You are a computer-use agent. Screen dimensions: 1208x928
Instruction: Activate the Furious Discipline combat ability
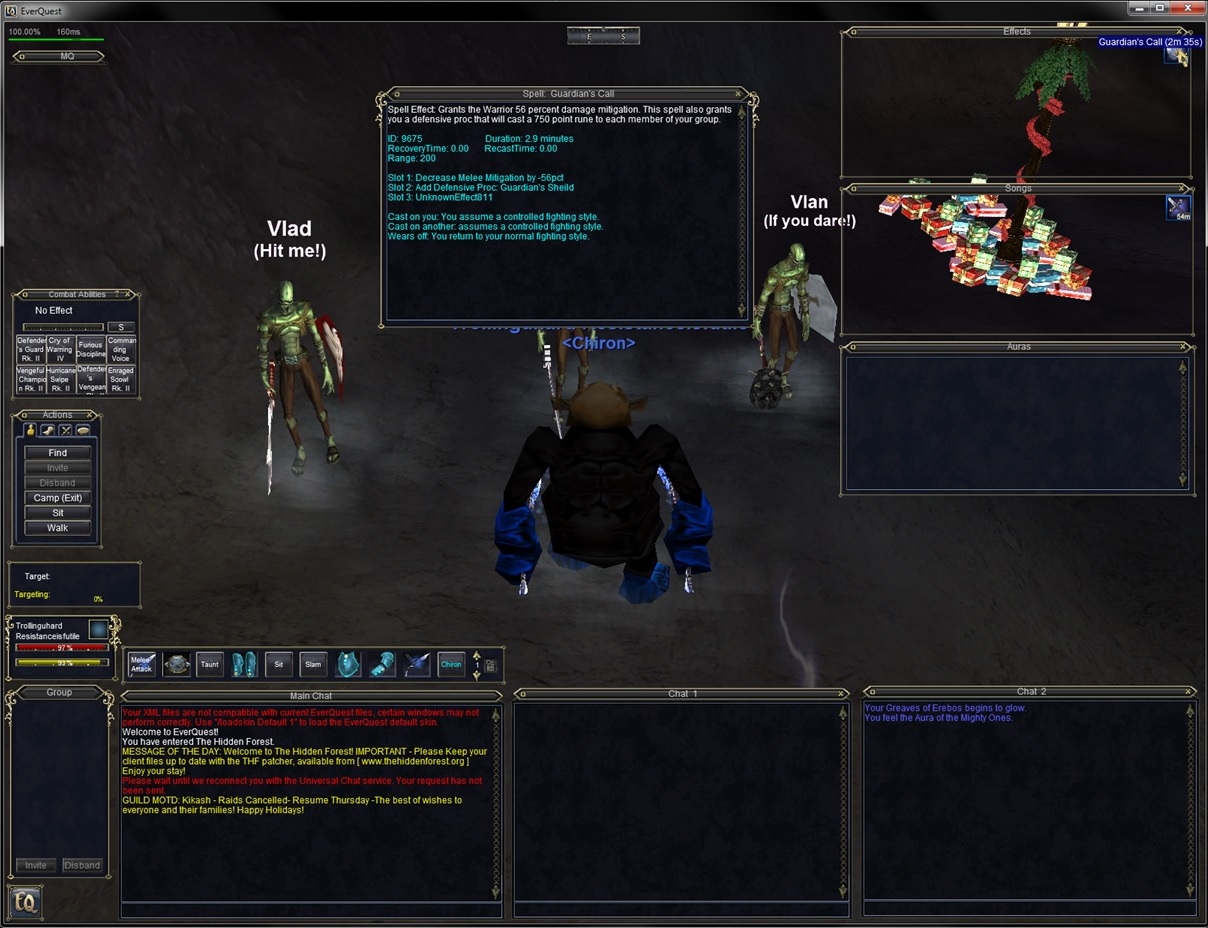pos(90,350)
